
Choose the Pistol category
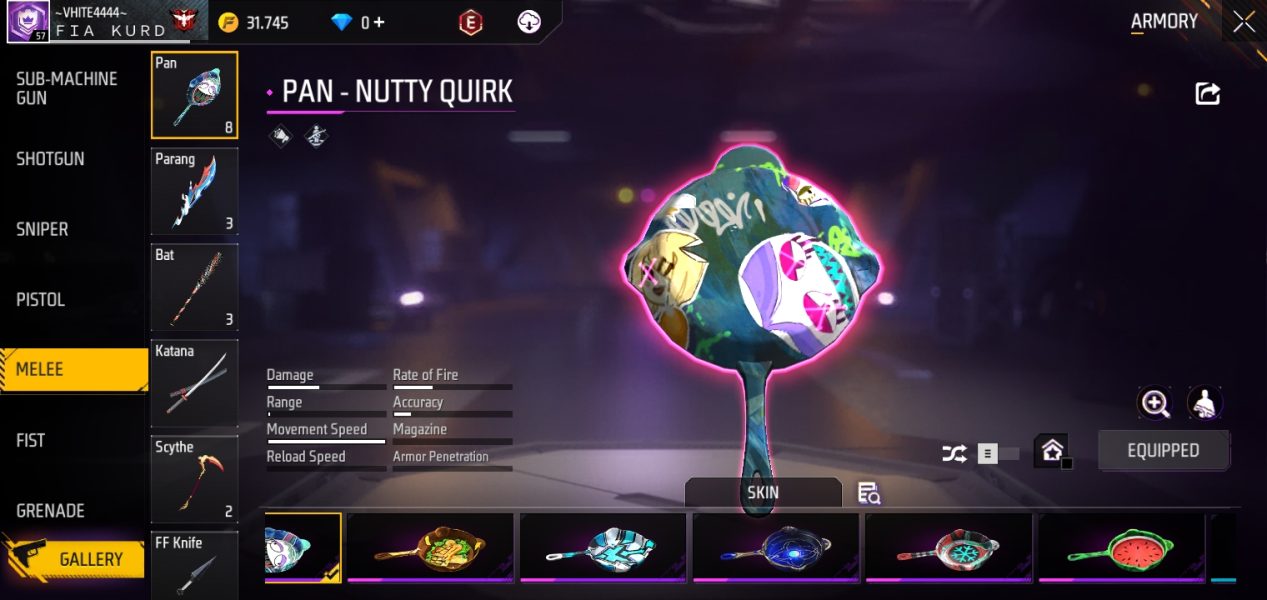point(41,299)
